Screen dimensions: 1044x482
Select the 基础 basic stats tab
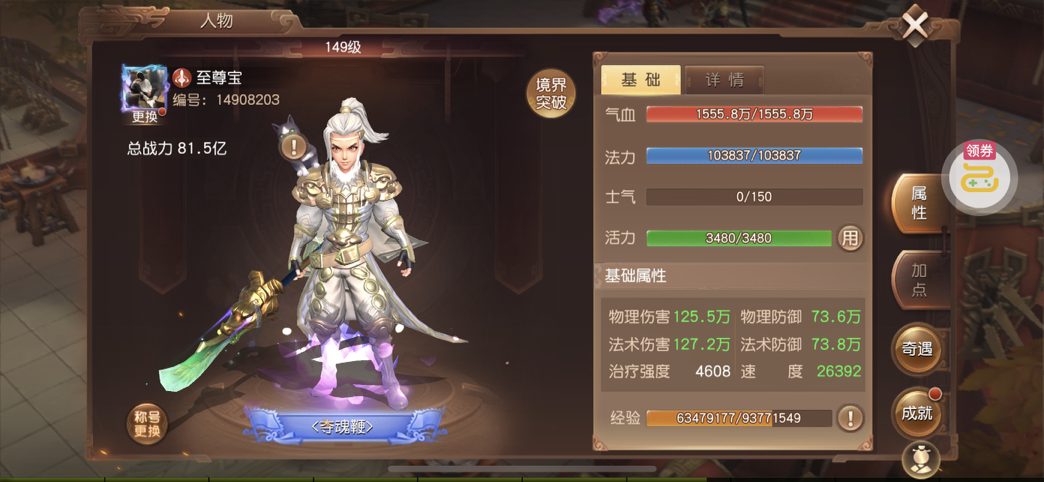[641, 80]
